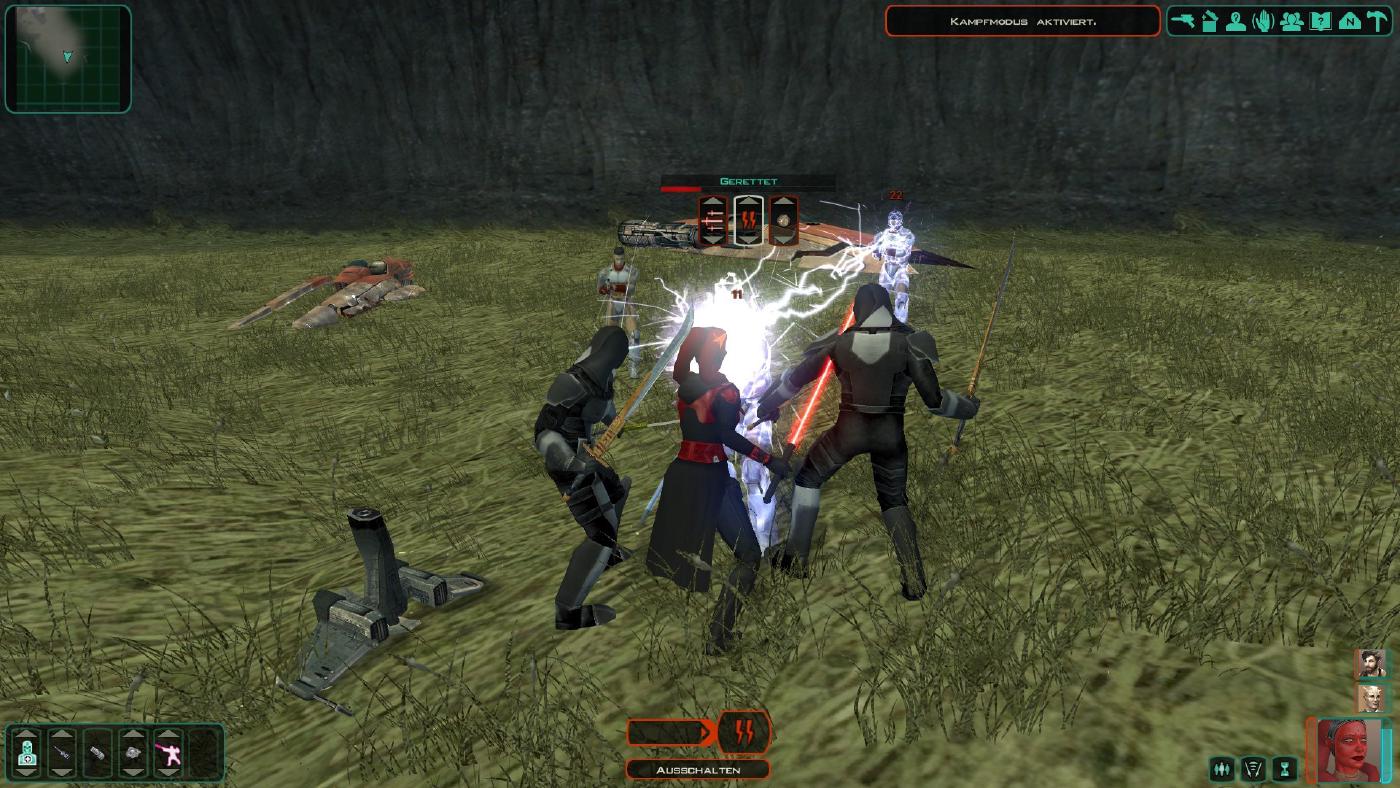The width and height of the screenshot is (1400, 788).
Task: Open the inventory box icon
Action: (1210, 21)
